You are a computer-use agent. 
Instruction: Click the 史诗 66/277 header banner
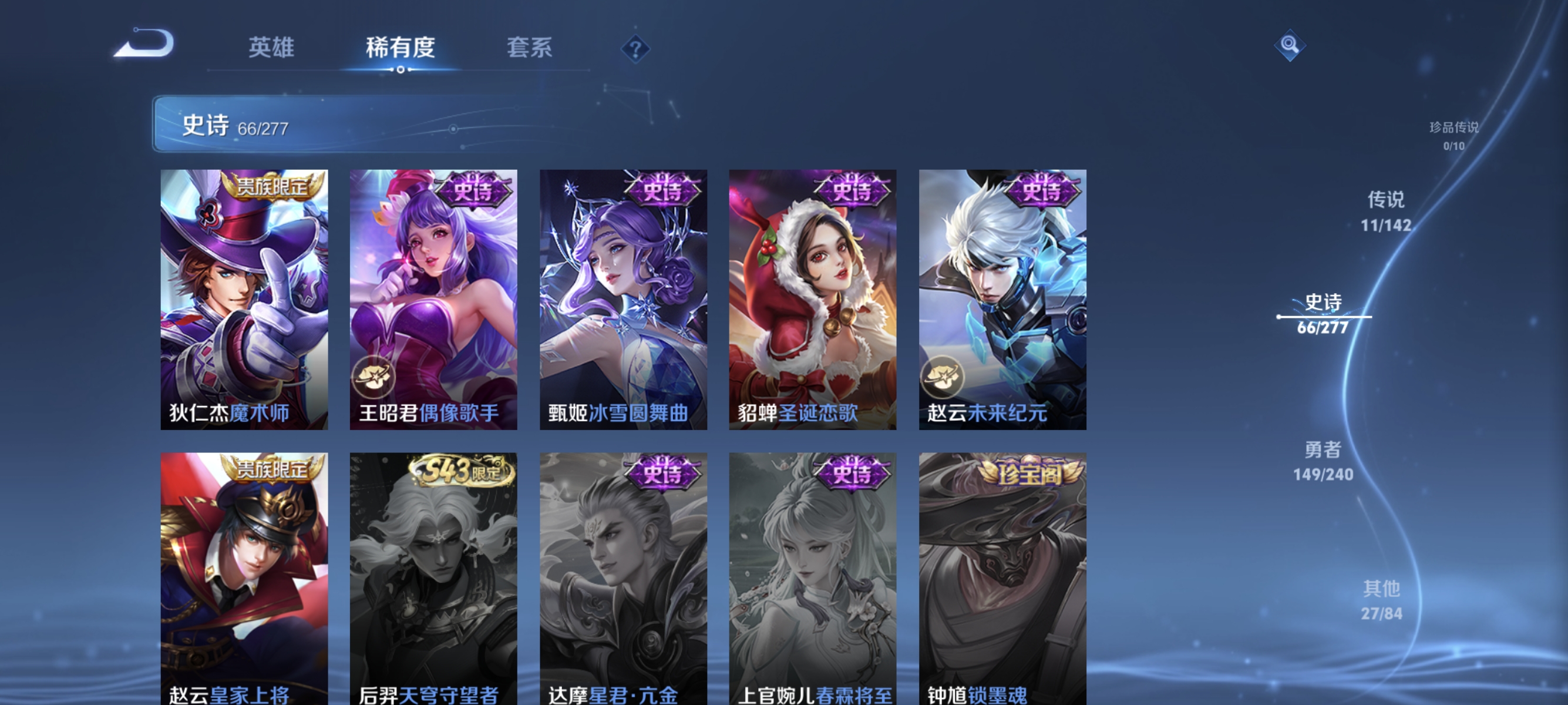pos(304,126)
